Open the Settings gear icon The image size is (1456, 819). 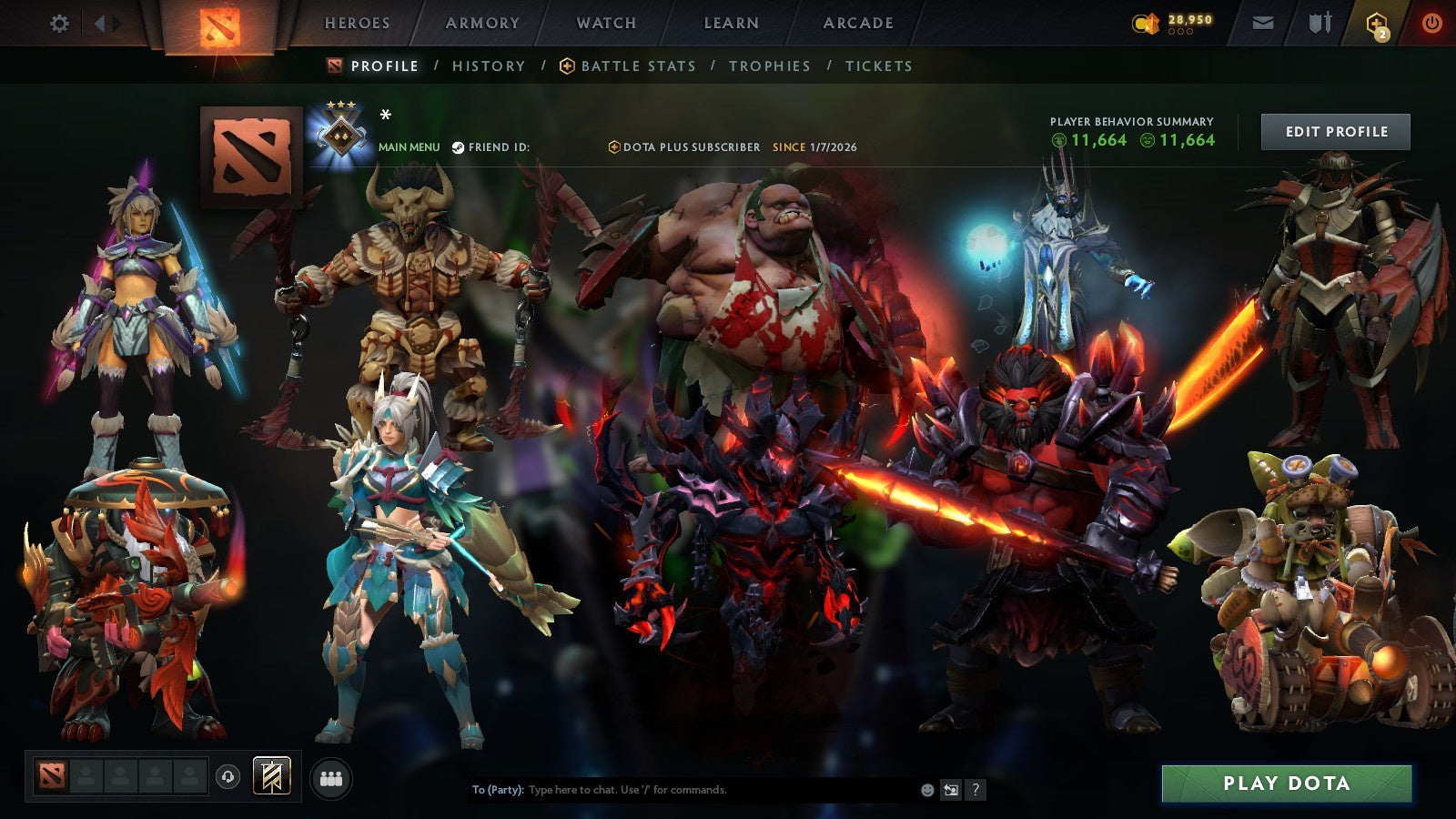point(59,24)
